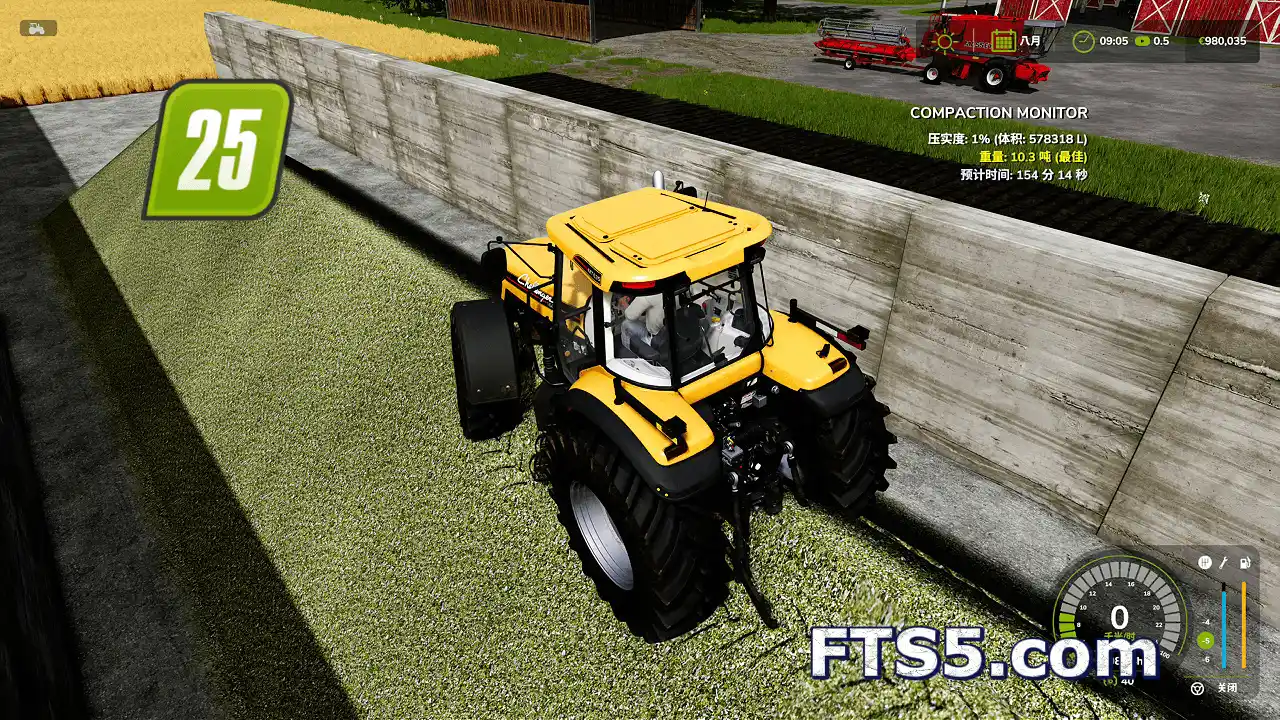Open the calendar showing 八月
Viewport: 1280px width, 720px height.
1004,40
